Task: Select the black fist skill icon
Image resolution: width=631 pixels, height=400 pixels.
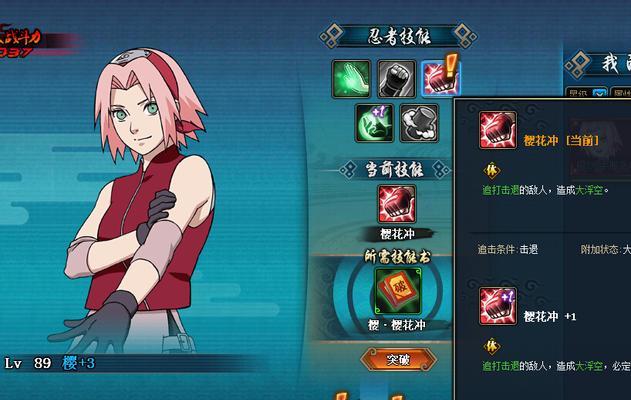Action: [396, 77]
